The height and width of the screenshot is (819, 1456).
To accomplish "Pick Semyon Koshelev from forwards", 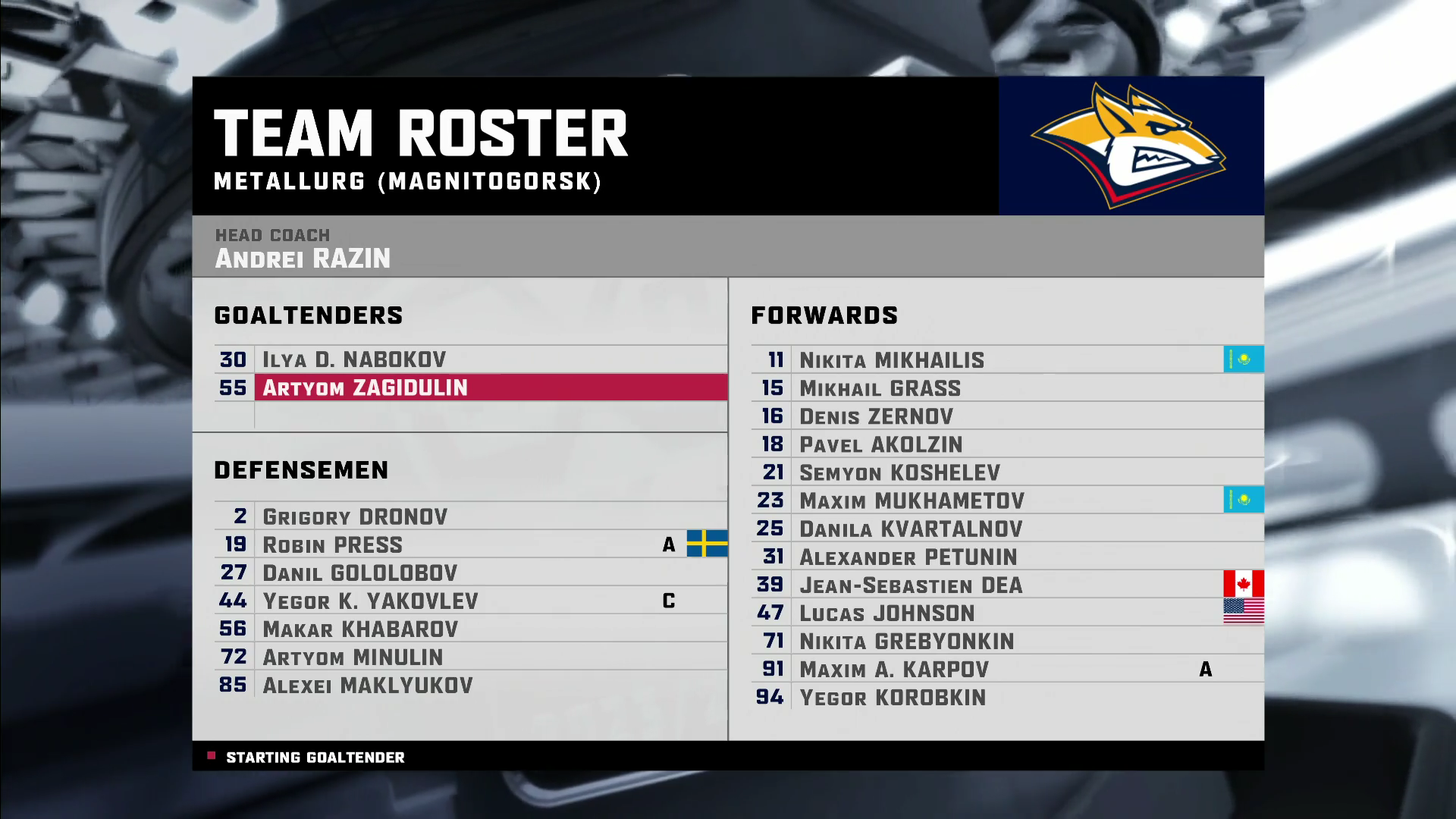I will click(899, 472).
